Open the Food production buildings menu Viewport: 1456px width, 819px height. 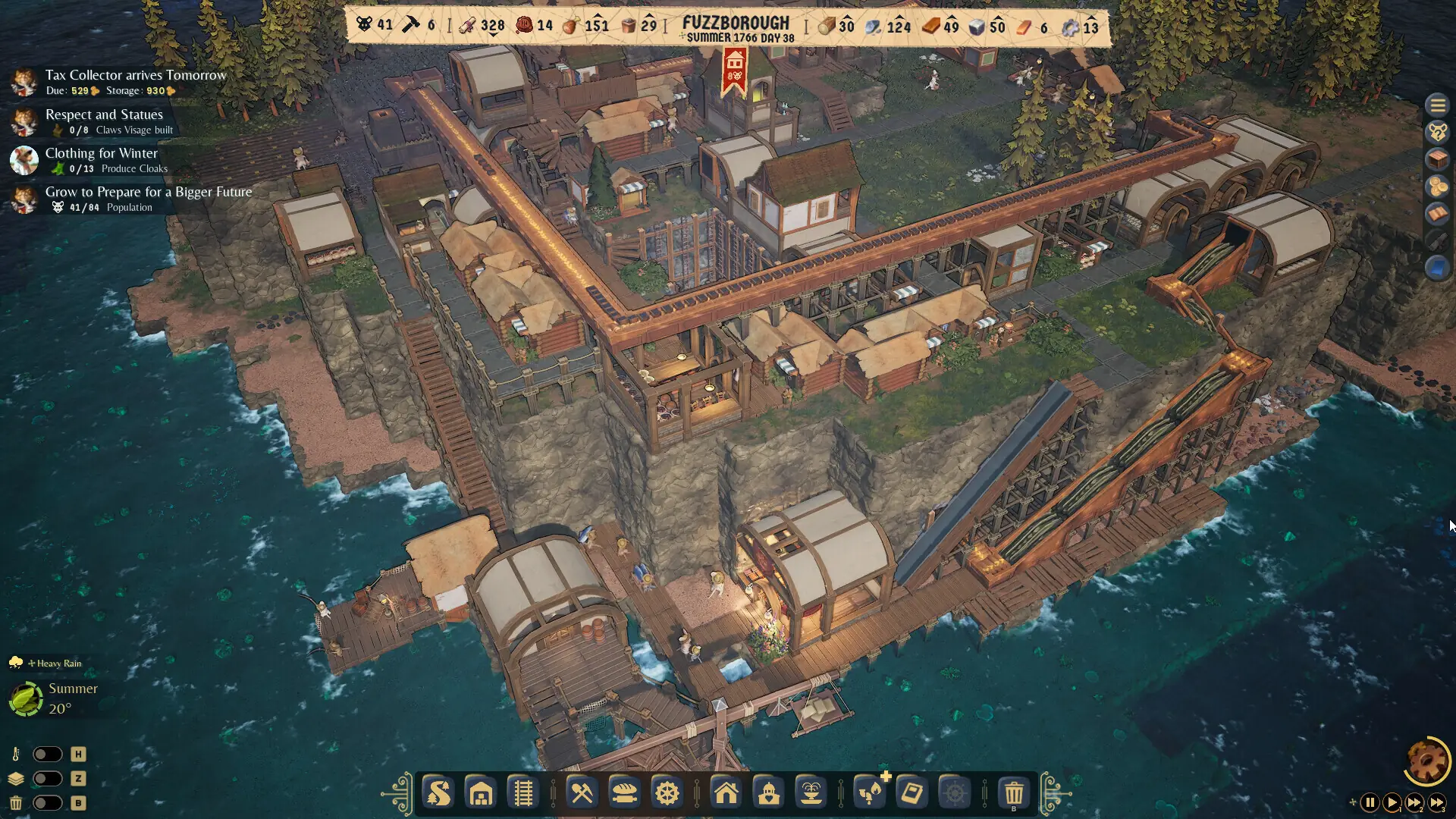[625, 793]
